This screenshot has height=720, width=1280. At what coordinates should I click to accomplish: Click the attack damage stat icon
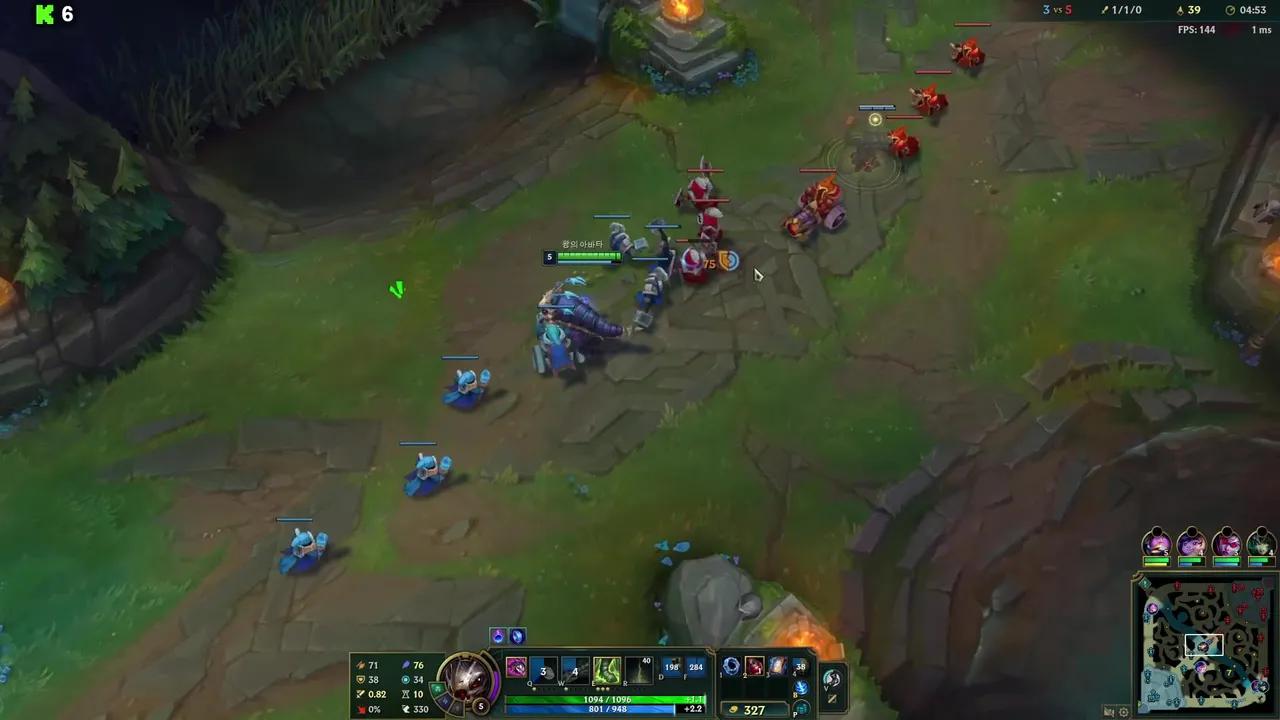(361, 665)
